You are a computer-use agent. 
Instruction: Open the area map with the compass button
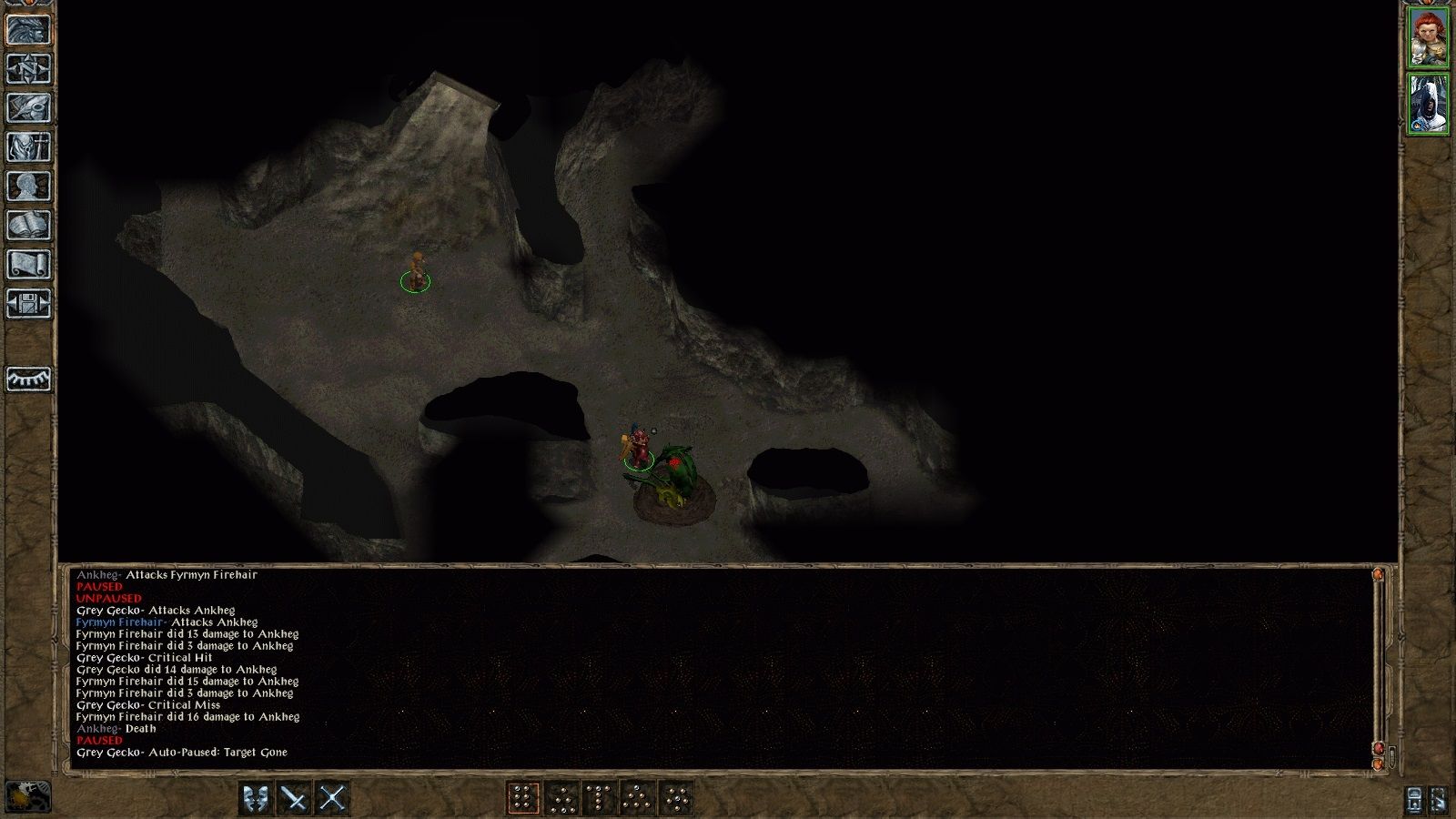tap(28, 68)
